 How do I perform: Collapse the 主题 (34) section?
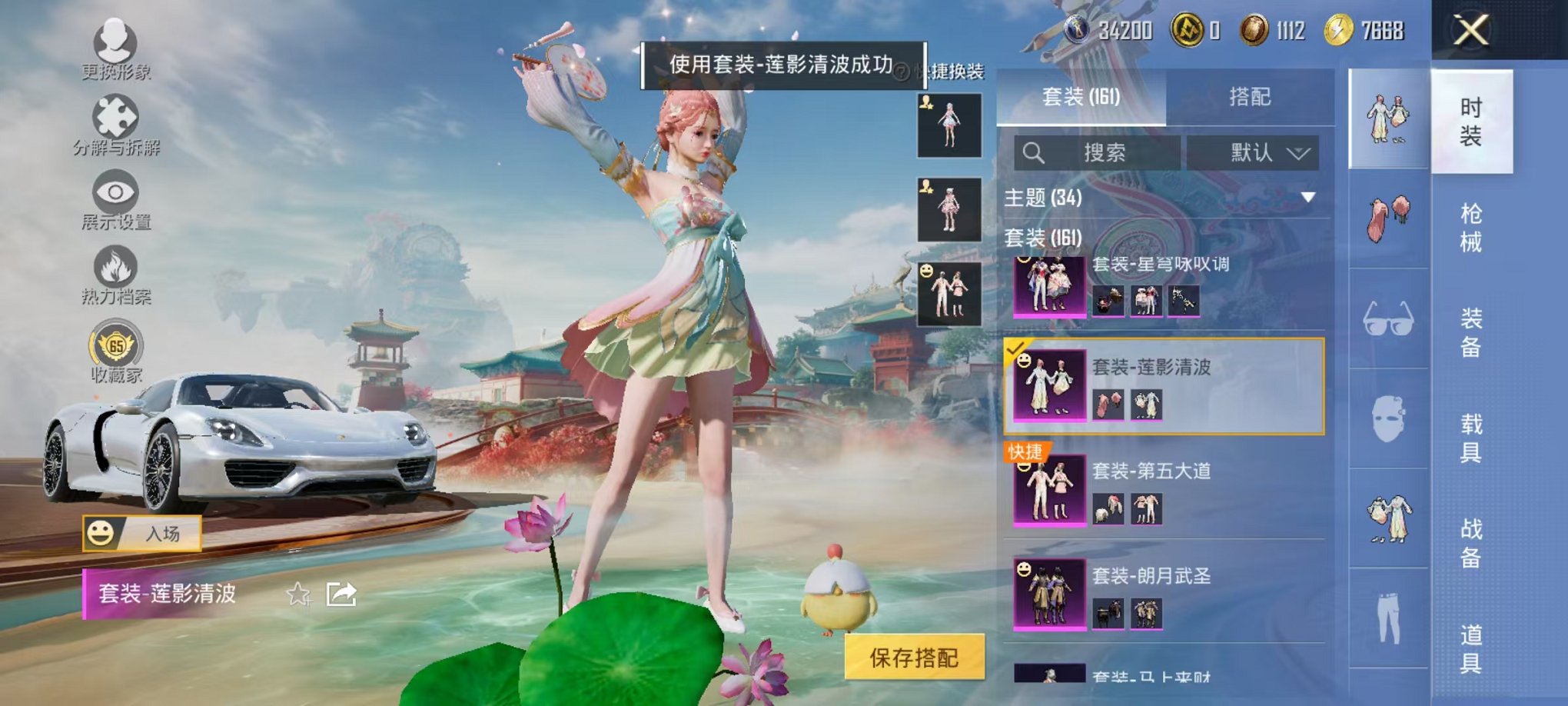coord(1307,195)
